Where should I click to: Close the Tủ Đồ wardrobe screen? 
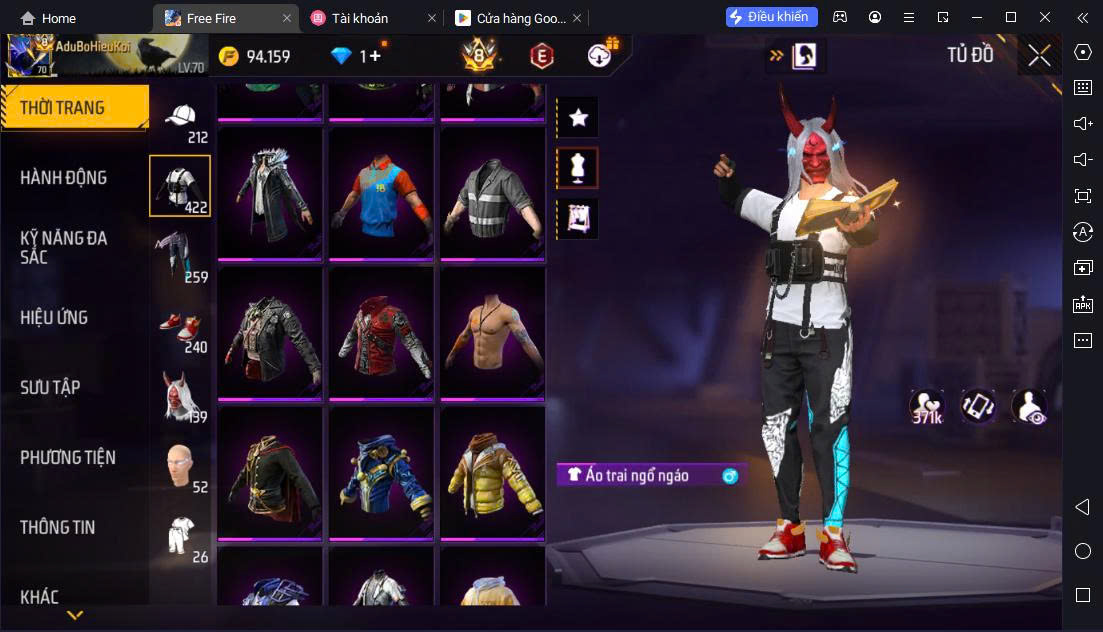tap(1039, 56)
